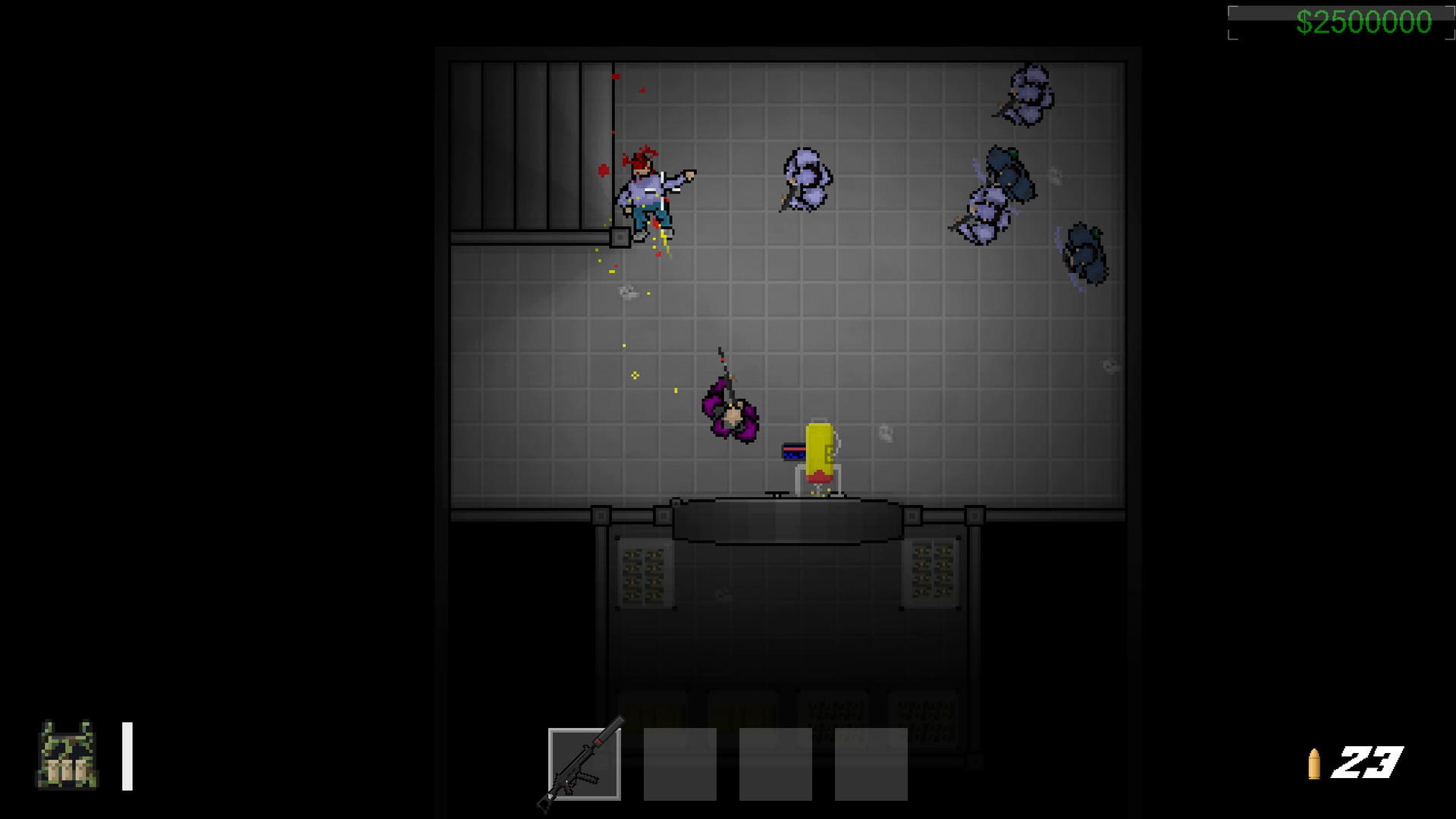The width and height of the screenshot is (1456, 819).
Task: Click the police officer sprite at top center
Action: tap(805, 178)
